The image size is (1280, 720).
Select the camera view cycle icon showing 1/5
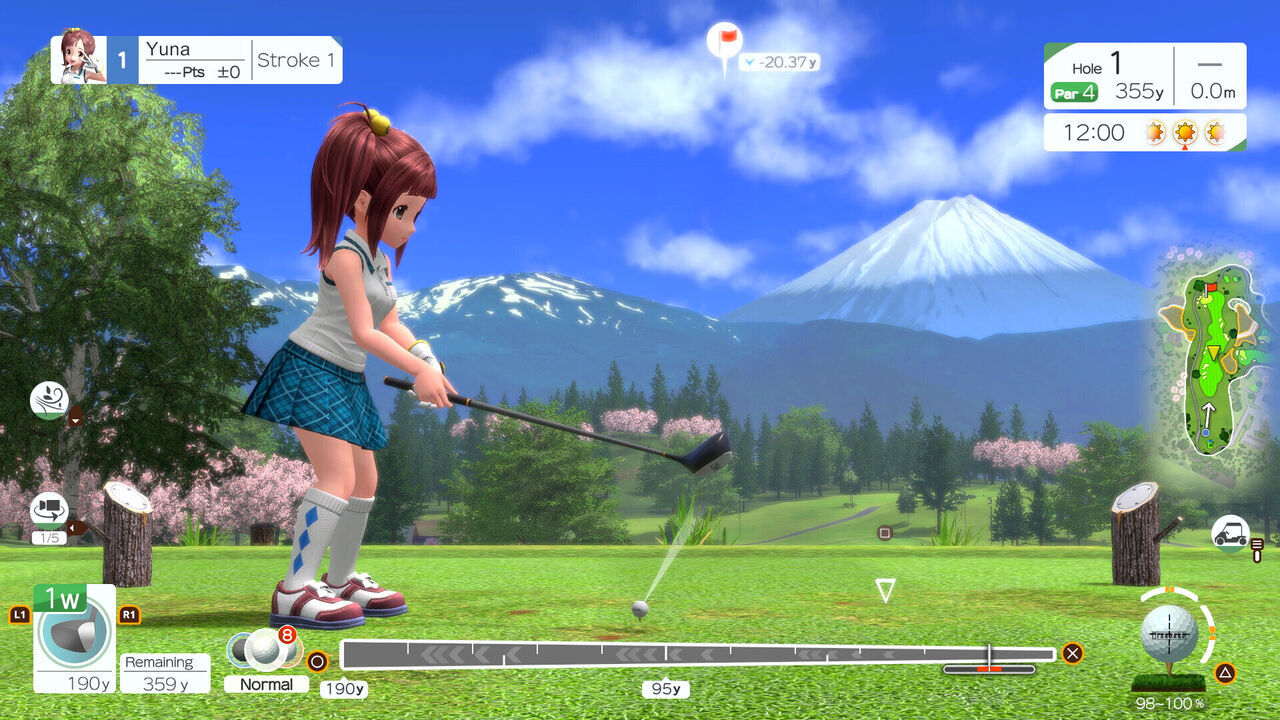coord(49,512)
